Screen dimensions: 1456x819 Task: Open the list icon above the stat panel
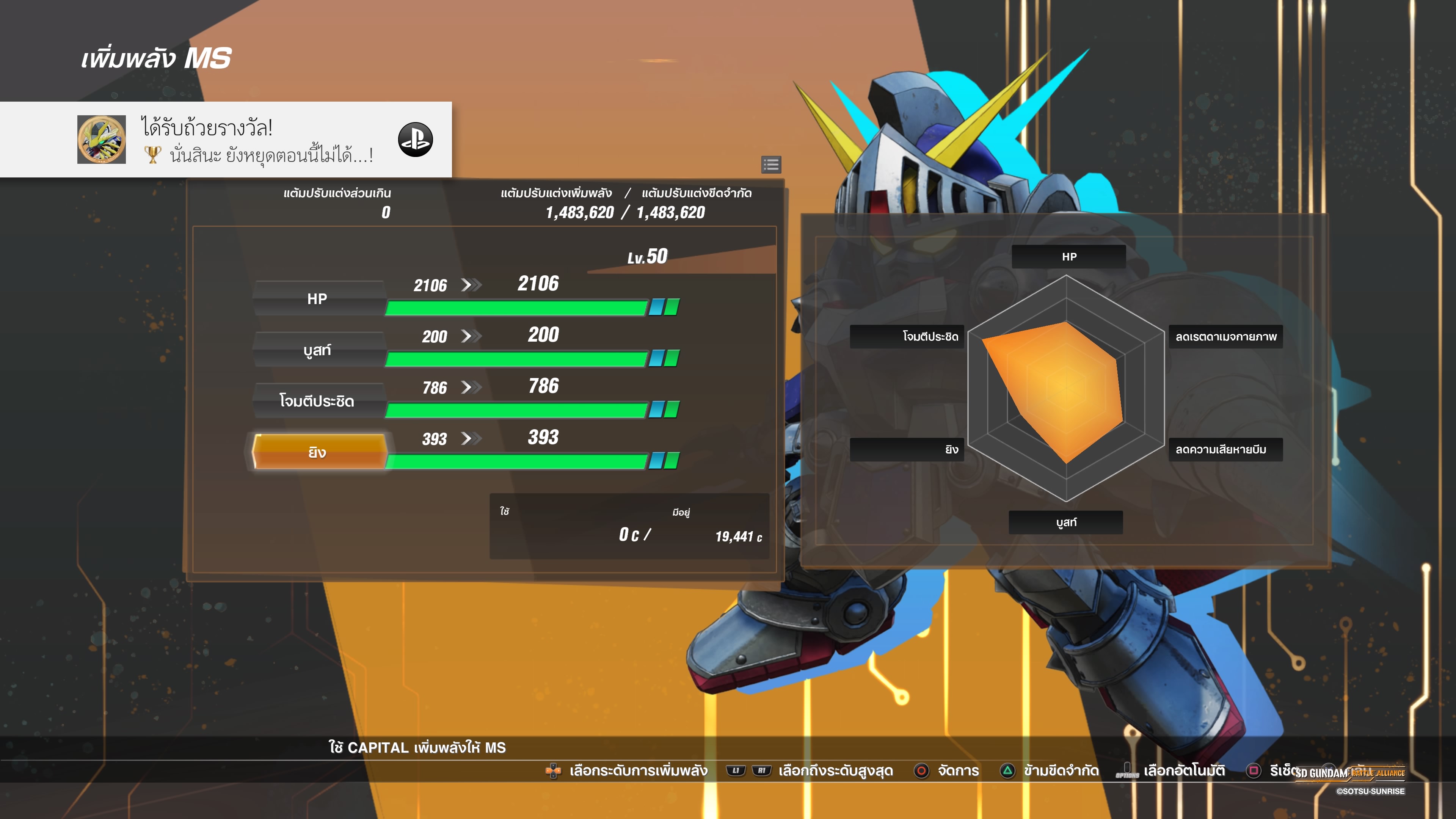[x=771, y=165]
